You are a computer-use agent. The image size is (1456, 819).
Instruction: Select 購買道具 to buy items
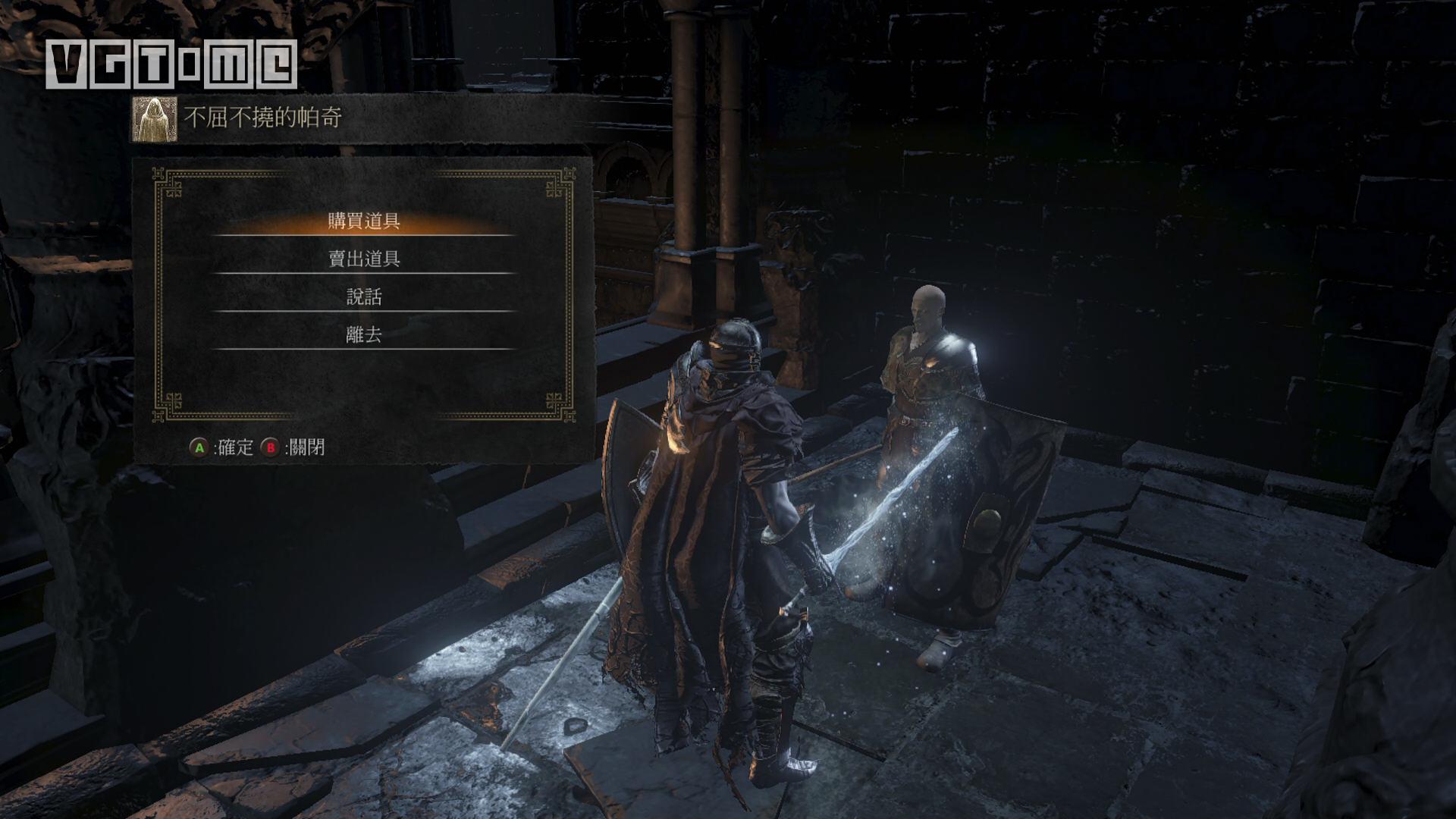point(364,221)
